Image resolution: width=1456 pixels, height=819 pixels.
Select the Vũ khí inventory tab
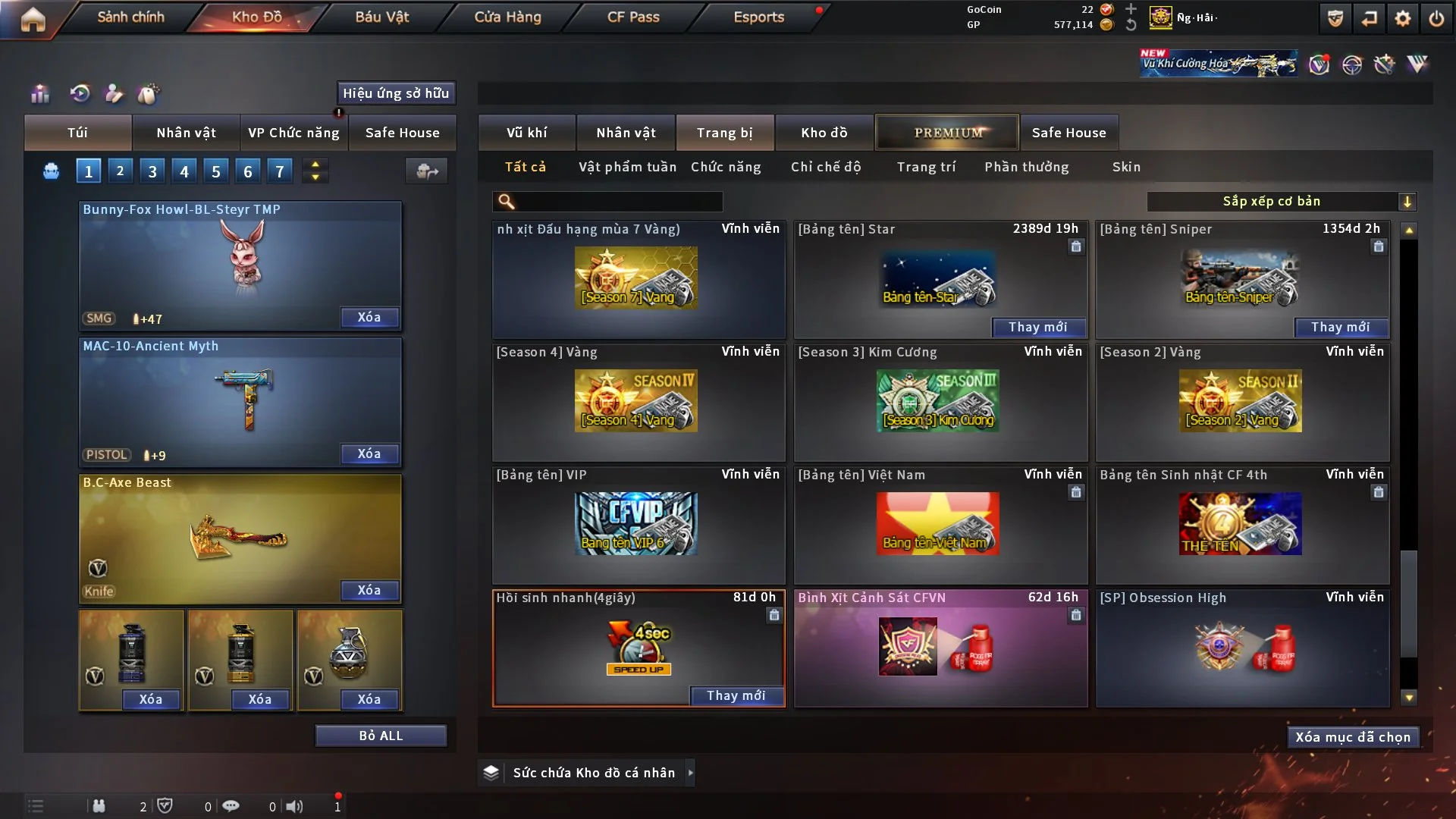pos(527,133)
